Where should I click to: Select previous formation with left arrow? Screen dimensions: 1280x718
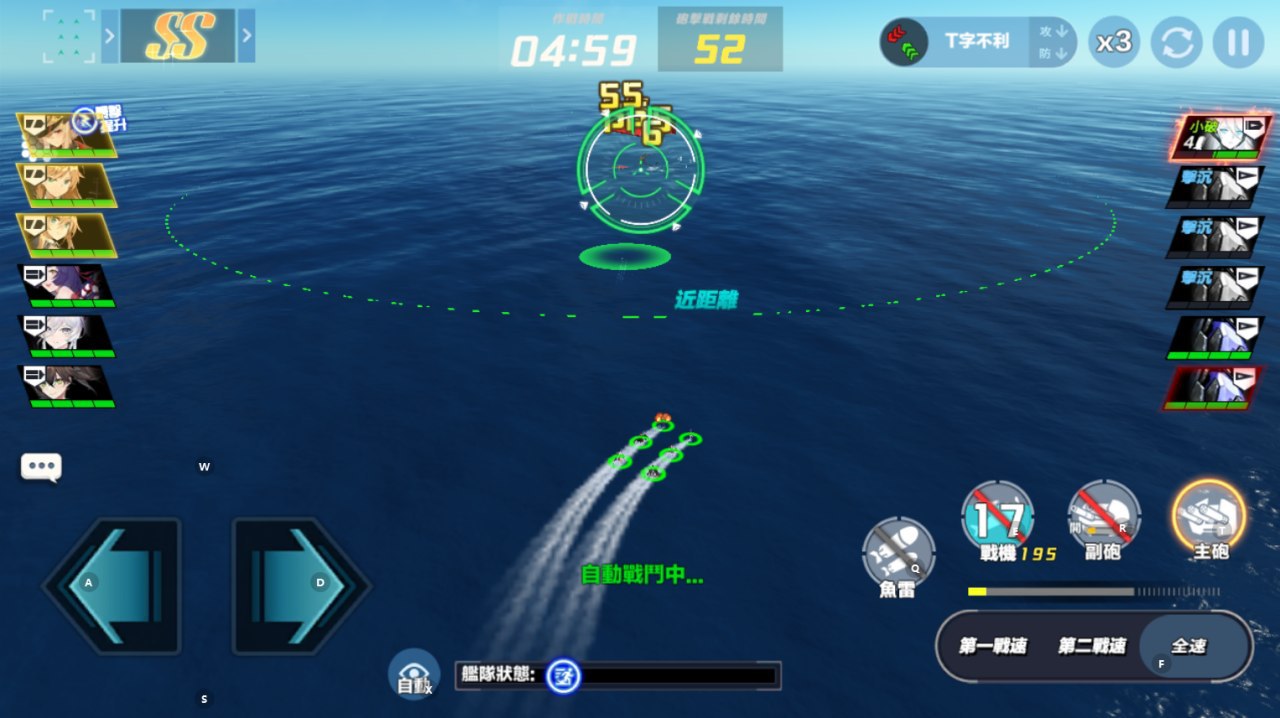point(110,36)
